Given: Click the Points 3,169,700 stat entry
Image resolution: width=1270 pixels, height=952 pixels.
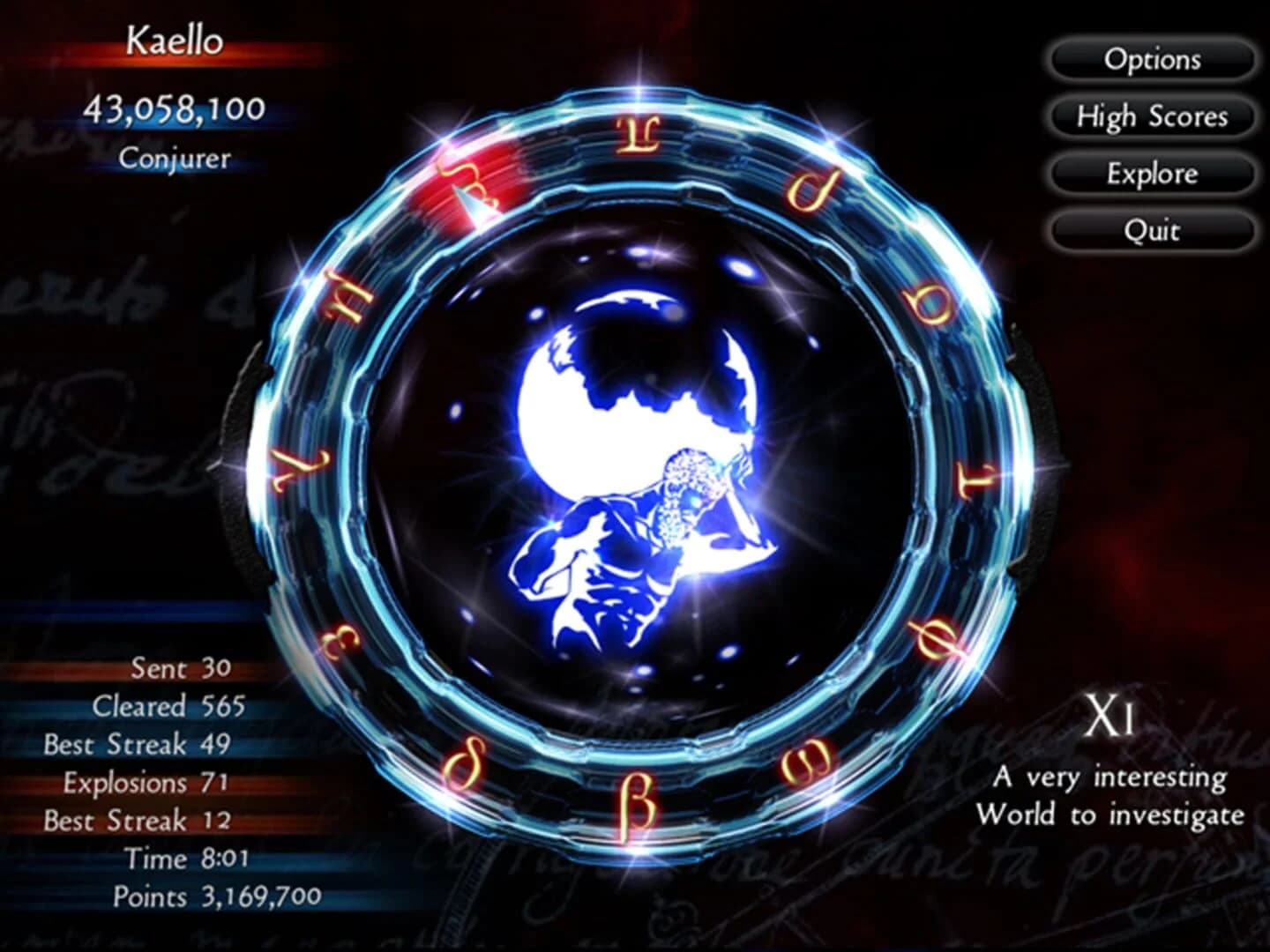Looking at the screenshot, I should (216, 897).
